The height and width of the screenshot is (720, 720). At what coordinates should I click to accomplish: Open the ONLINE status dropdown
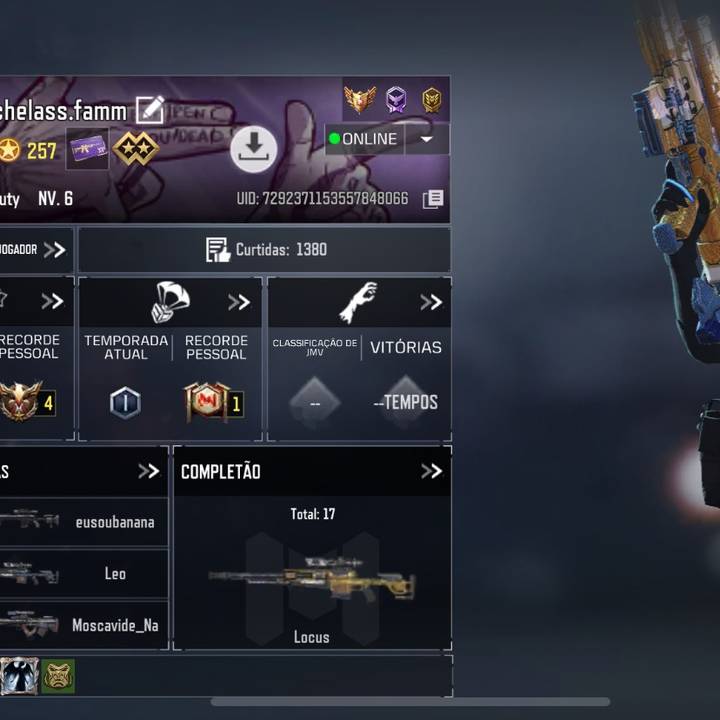[427, 139]
